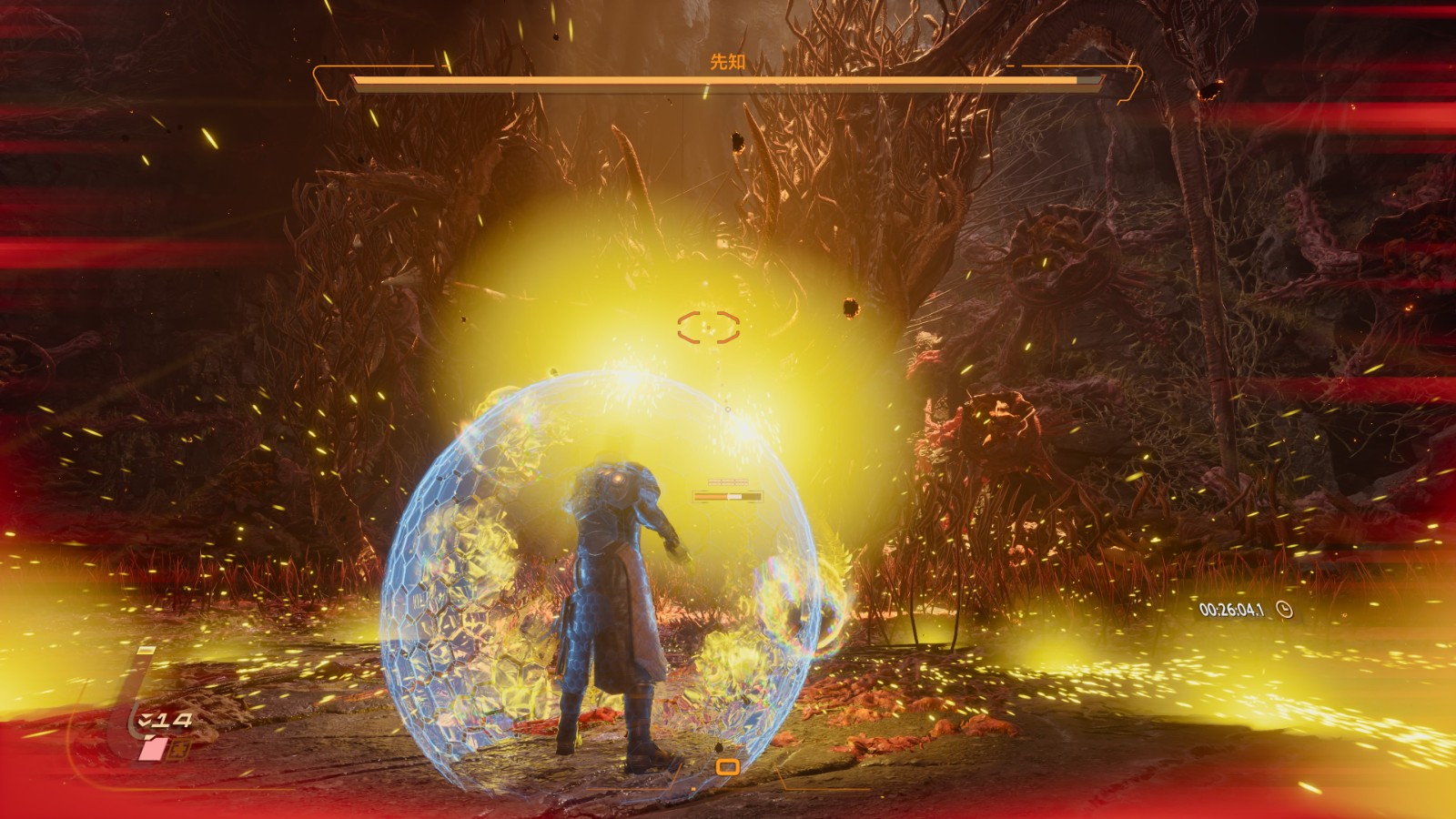
Task: Click the orange rounded rectangle indicator at bottom center
Action: point(727,767)
